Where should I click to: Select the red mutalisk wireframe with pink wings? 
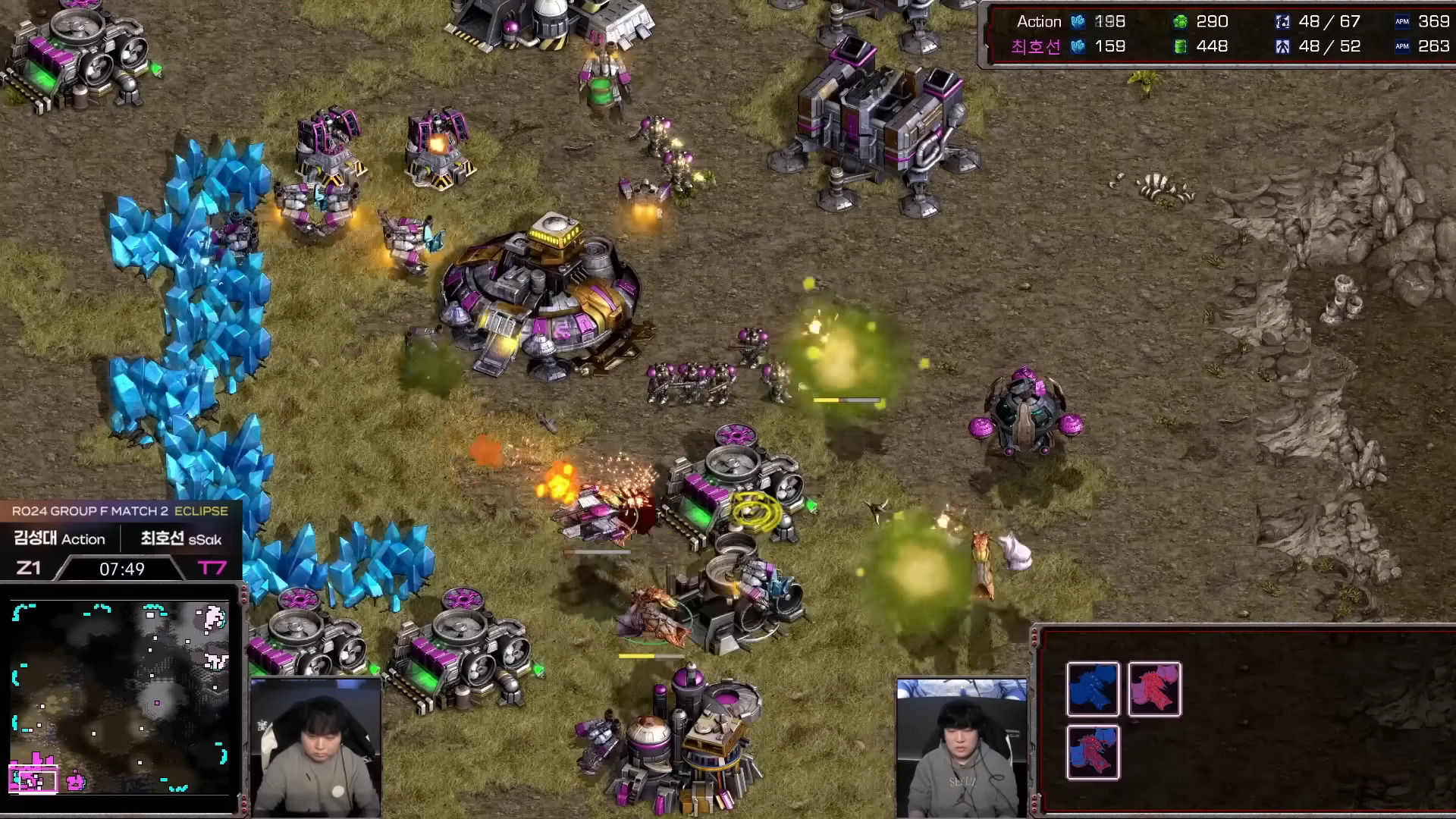[1154, 689]
